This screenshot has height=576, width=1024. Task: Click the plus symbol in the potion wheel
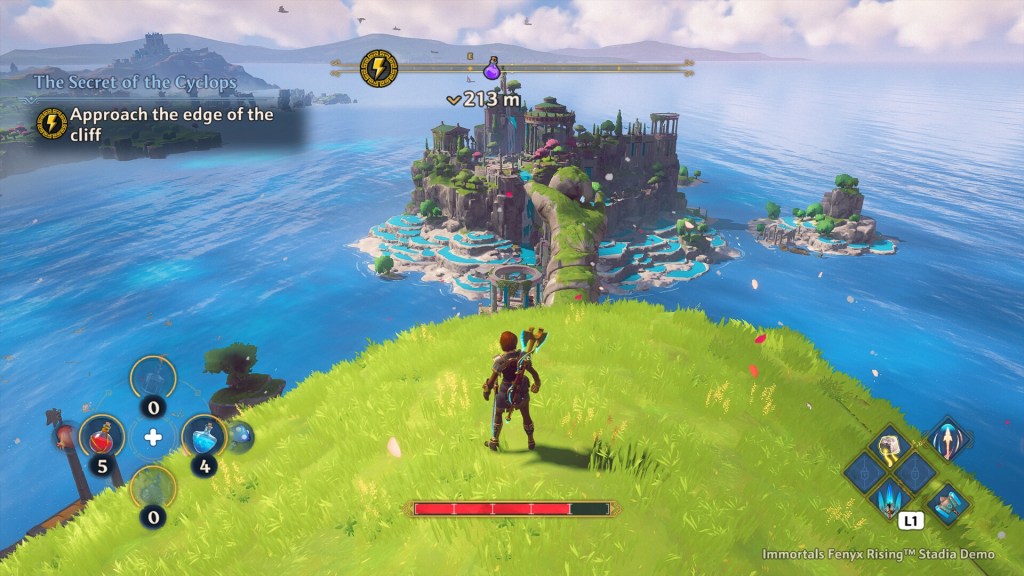(x=153, y=437)
